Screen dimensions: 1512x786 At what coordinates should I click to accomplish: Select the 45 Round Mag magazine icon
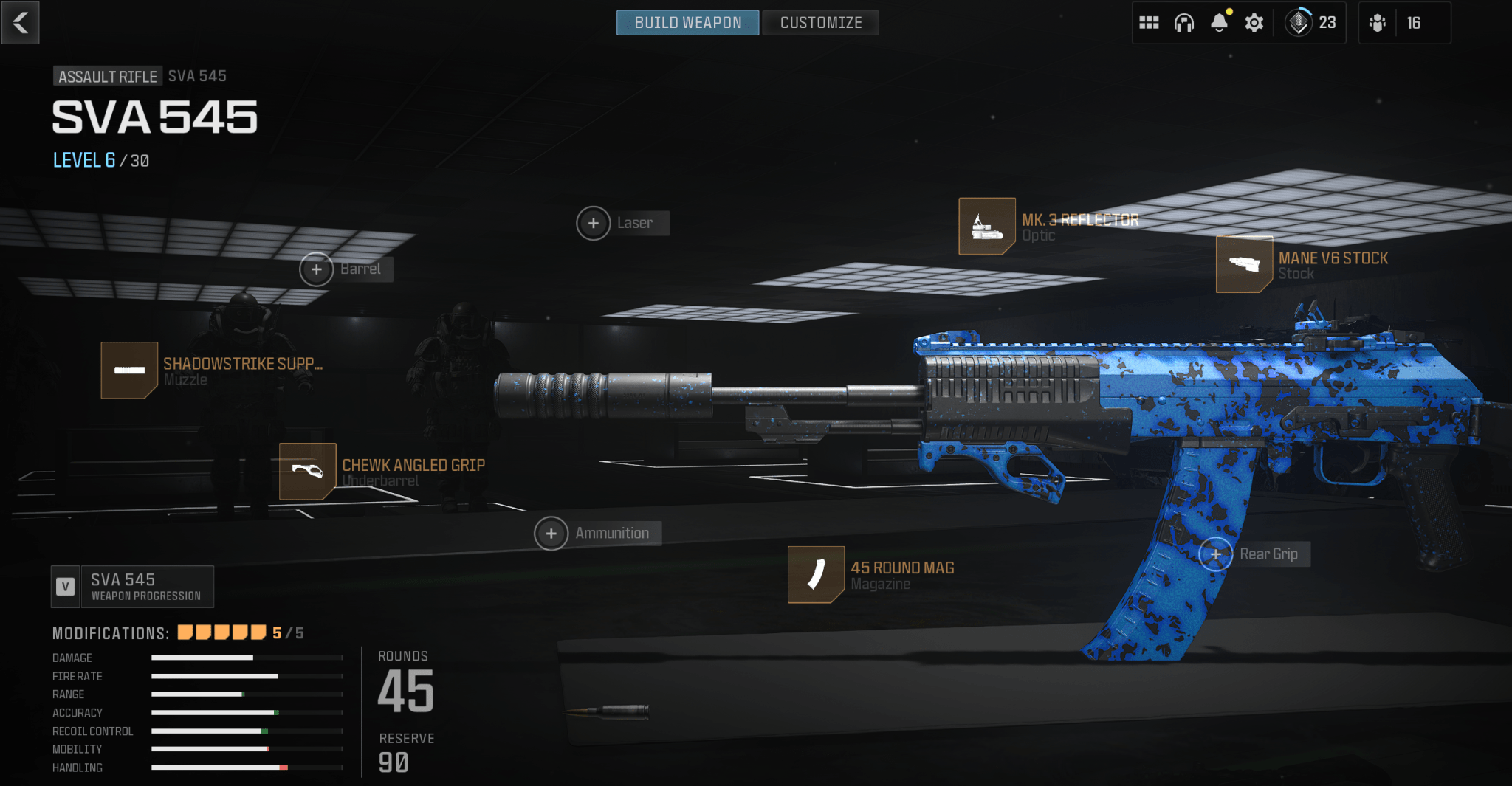point(816,576)
